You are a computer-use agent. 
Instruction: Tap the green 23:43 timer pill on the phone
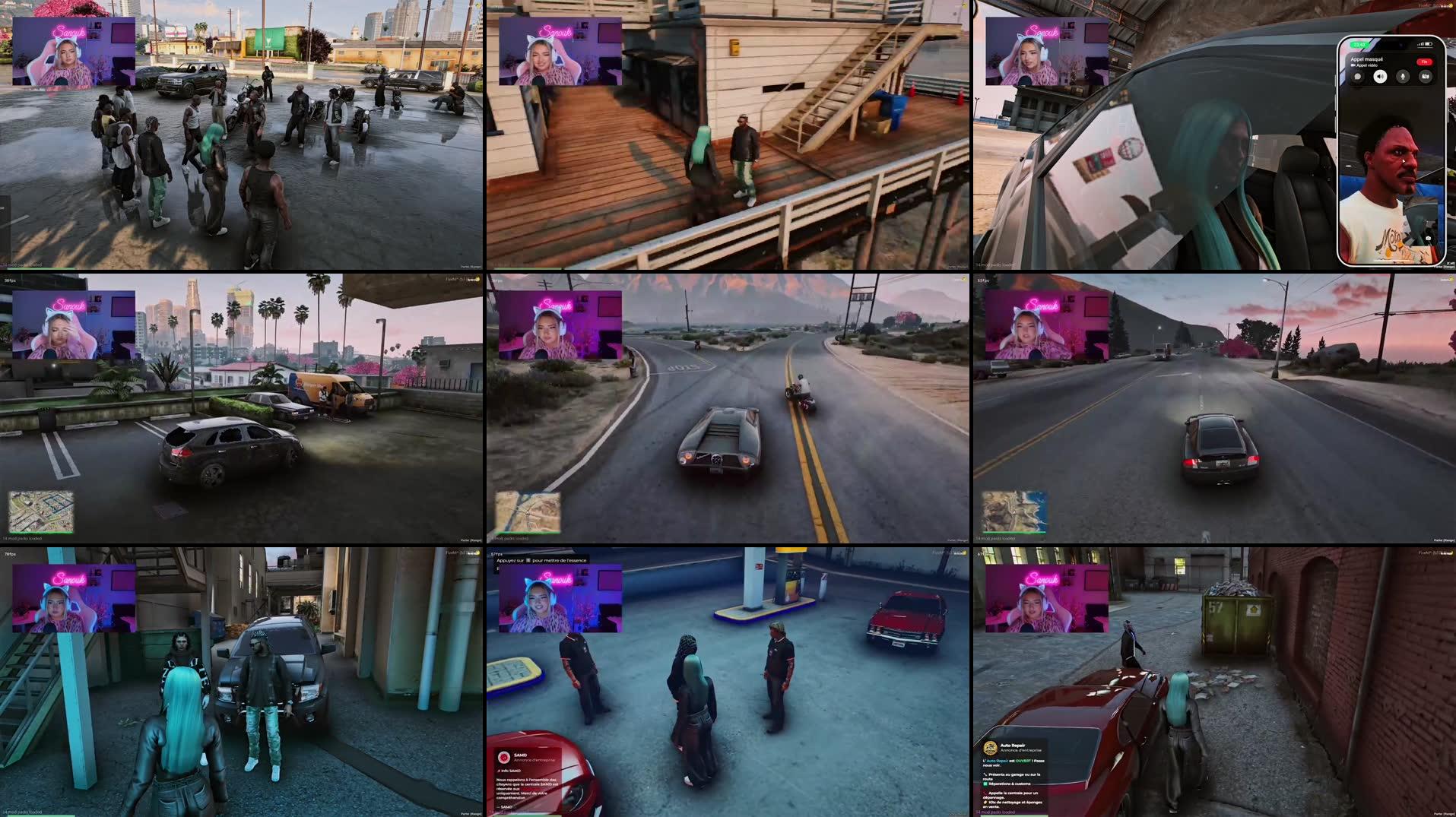tap(1359, 45)
